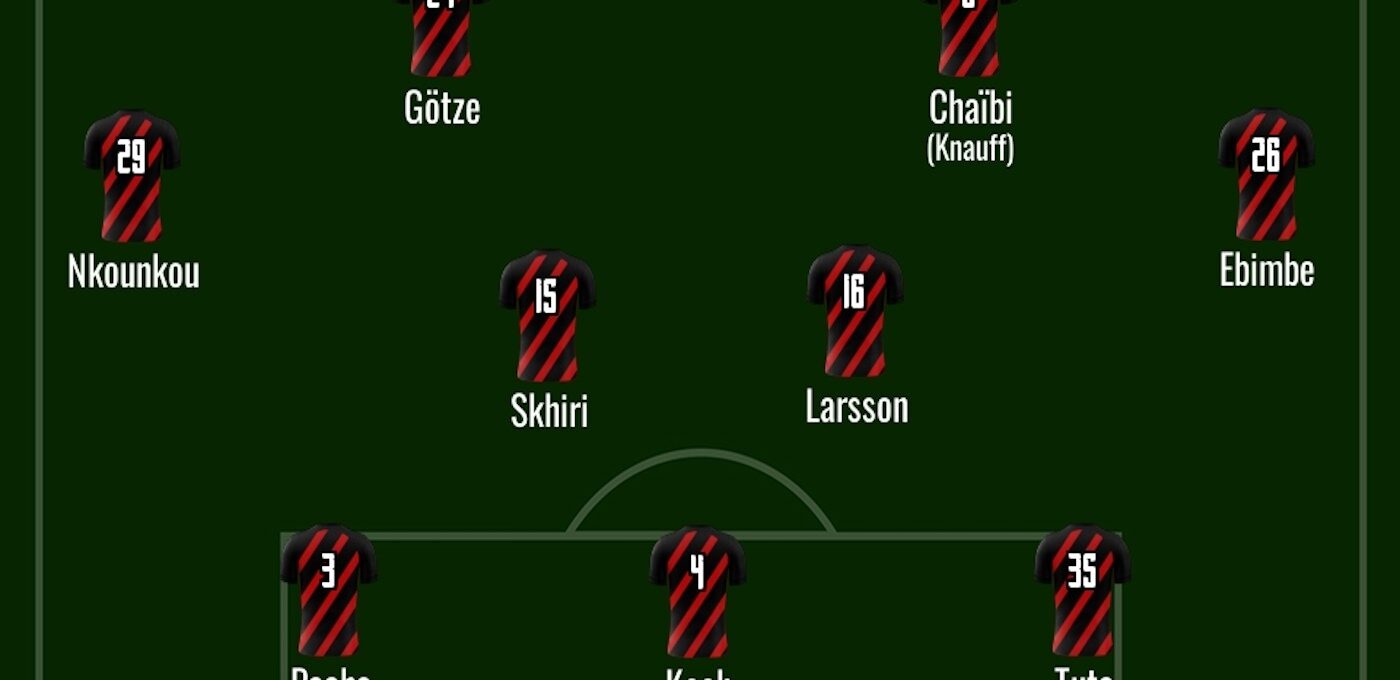
Task: Click the Götze player name label
Action: click(x=442, y=108)
